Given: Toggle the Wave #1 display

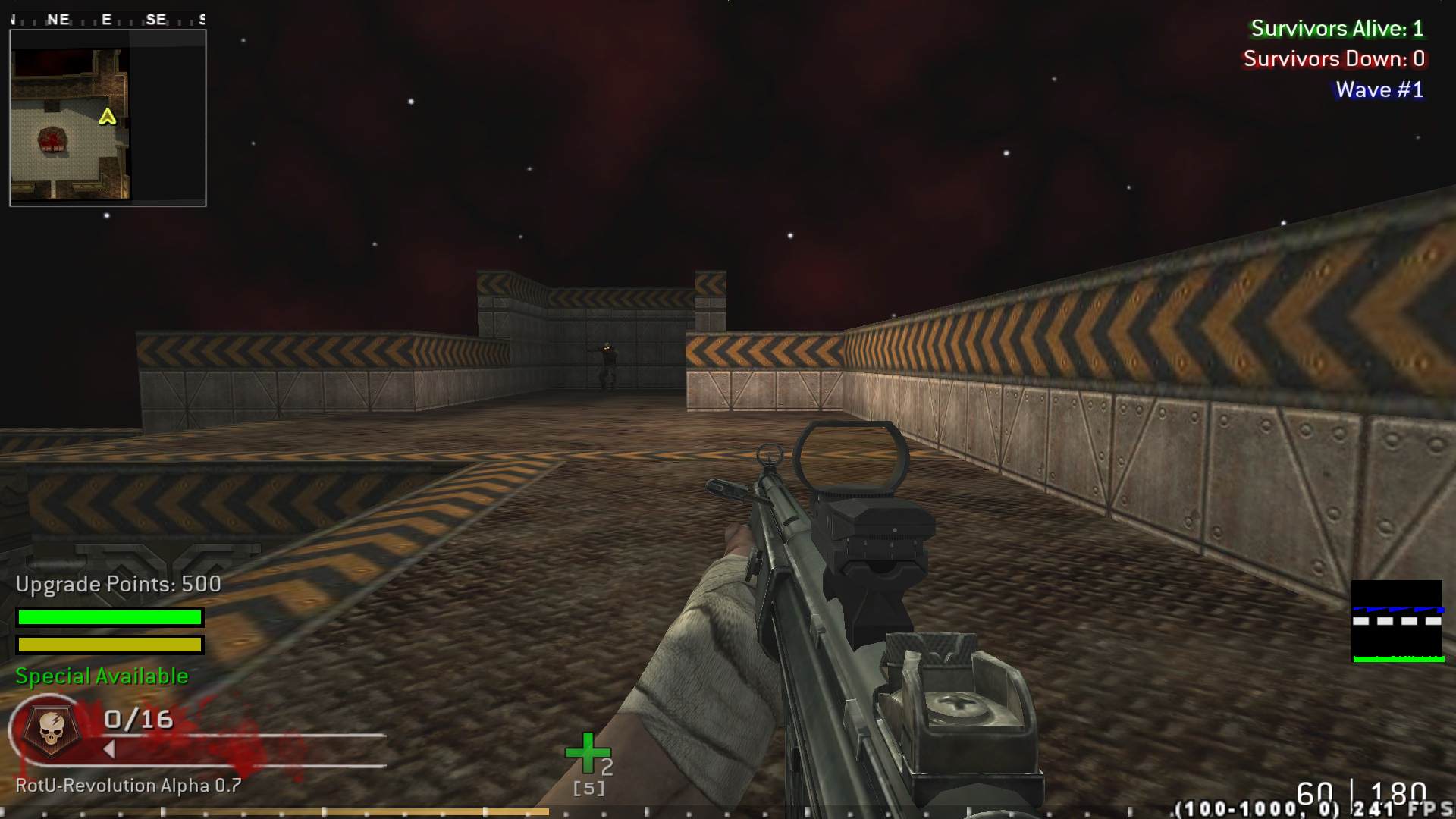Looking at the screenshot, I should [x=1378, y=89].
